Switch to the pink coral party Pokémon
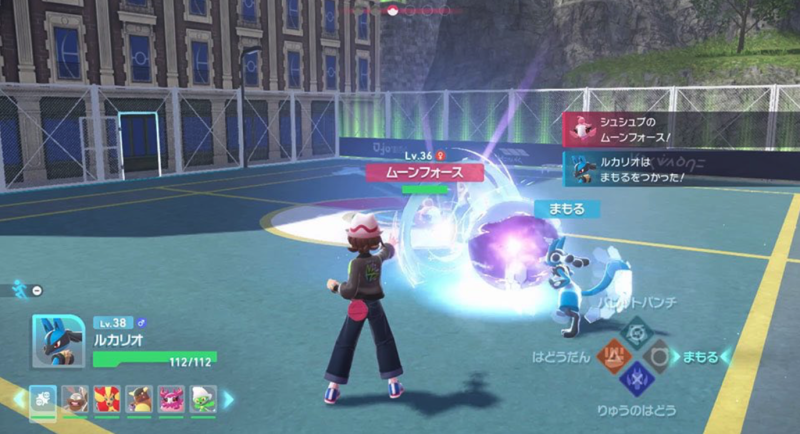The width and height of the screenshot is (800, 434). (x=171, y=399)
